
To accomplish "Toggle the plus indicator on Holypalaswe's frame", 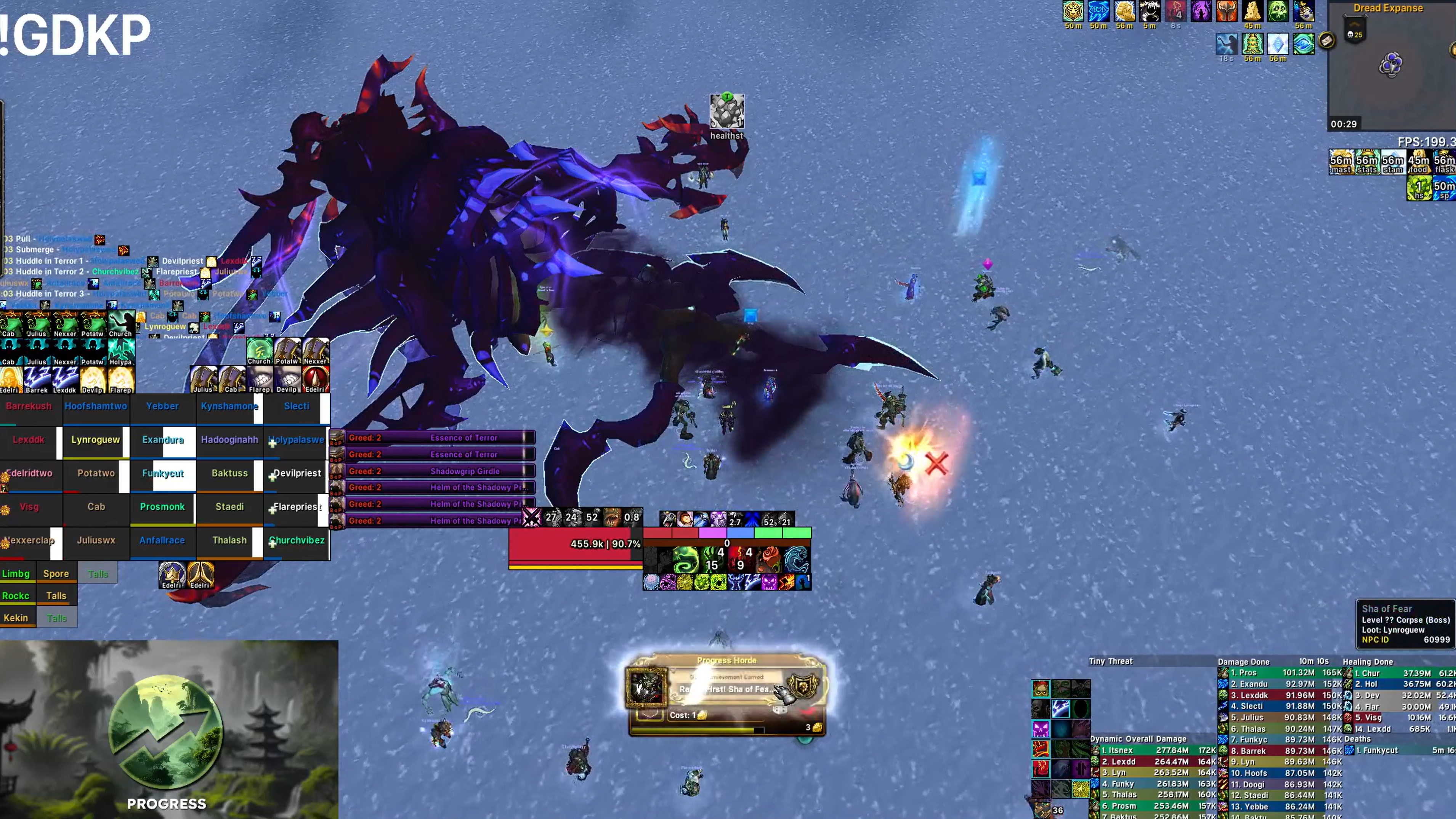I will pos(273,443).
